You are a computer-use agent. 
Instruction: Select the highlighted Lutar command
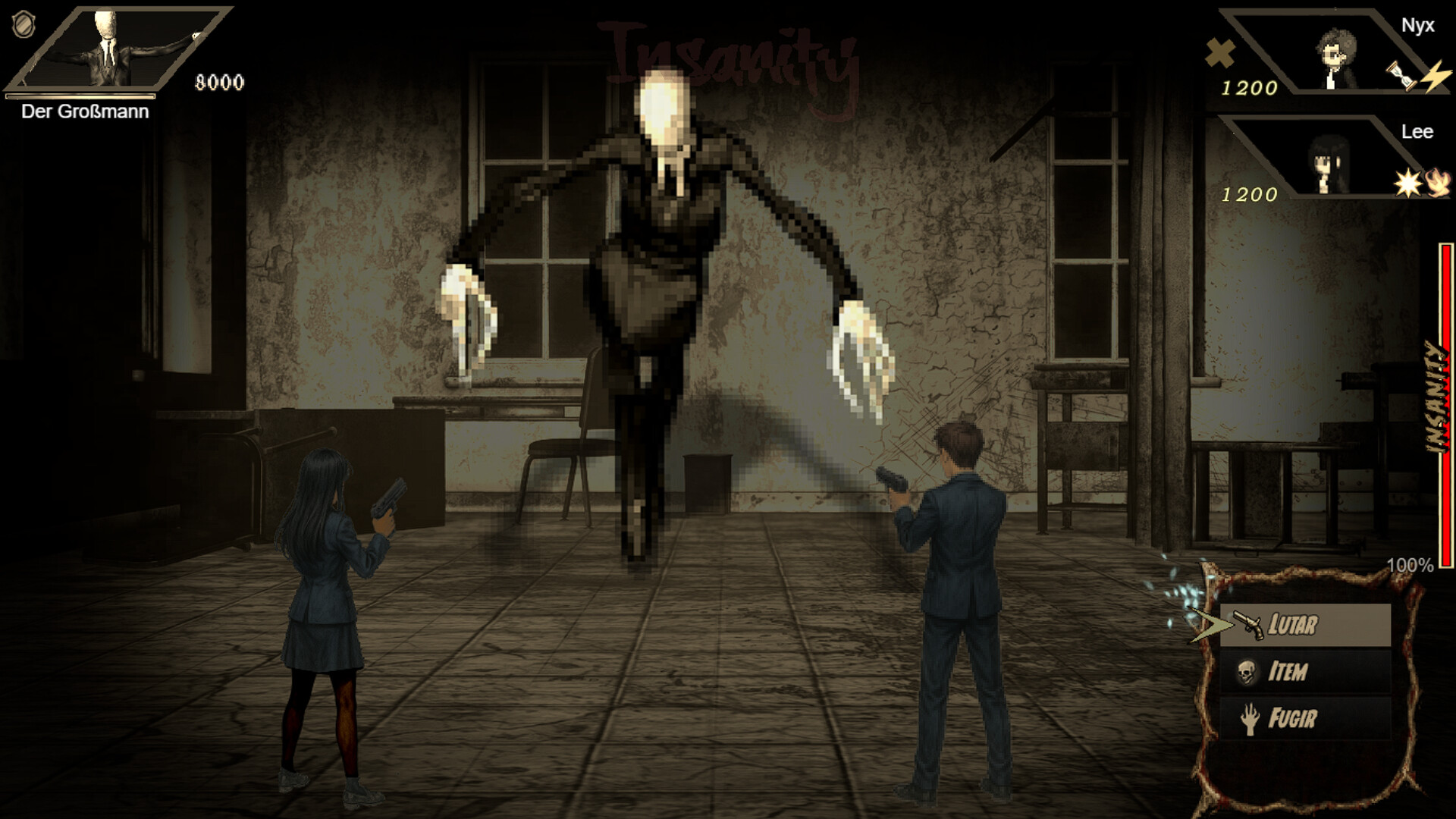(1289, 626)
